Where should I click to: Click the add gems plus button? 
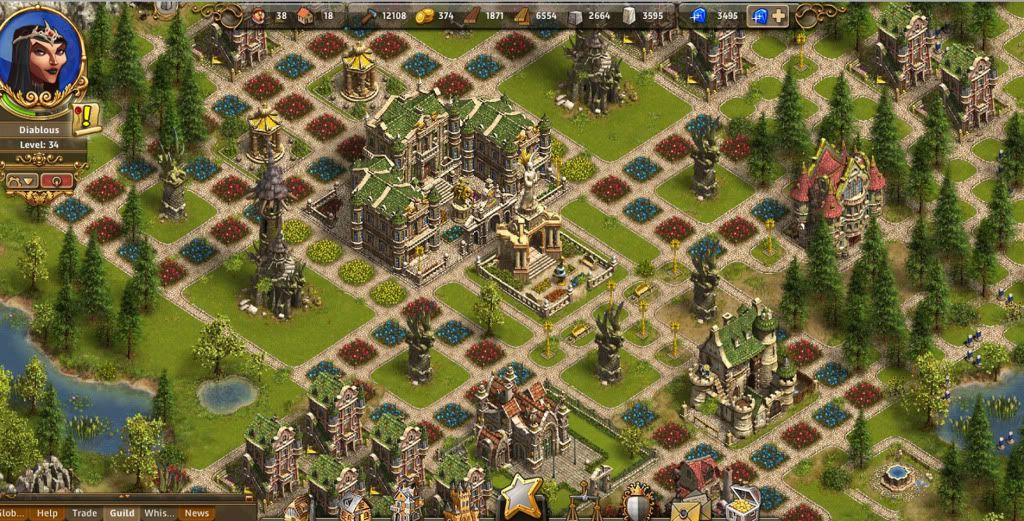pos(779,15)
